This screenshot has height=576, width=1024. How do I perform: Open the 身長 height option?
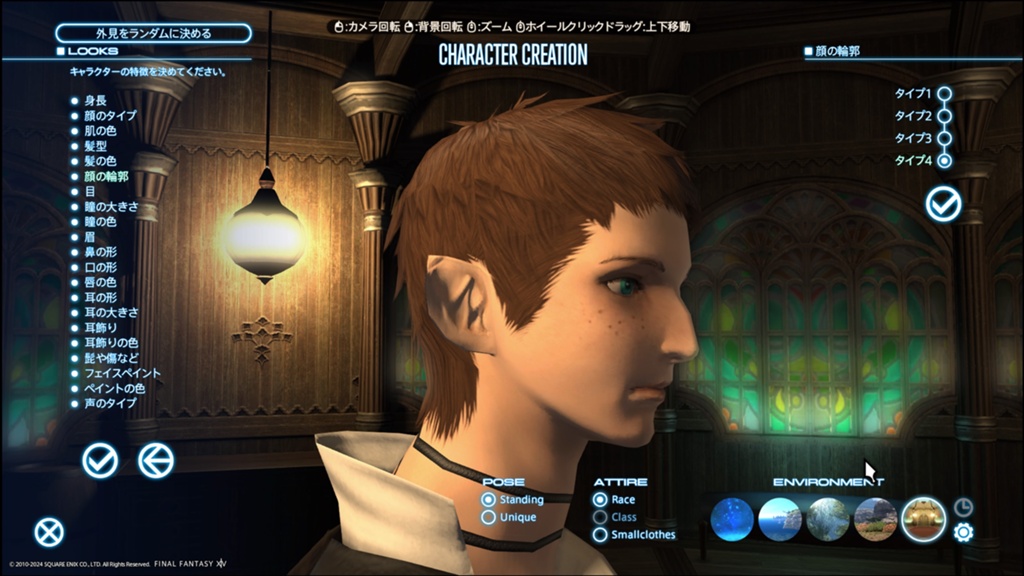click(x=95, y=101)
